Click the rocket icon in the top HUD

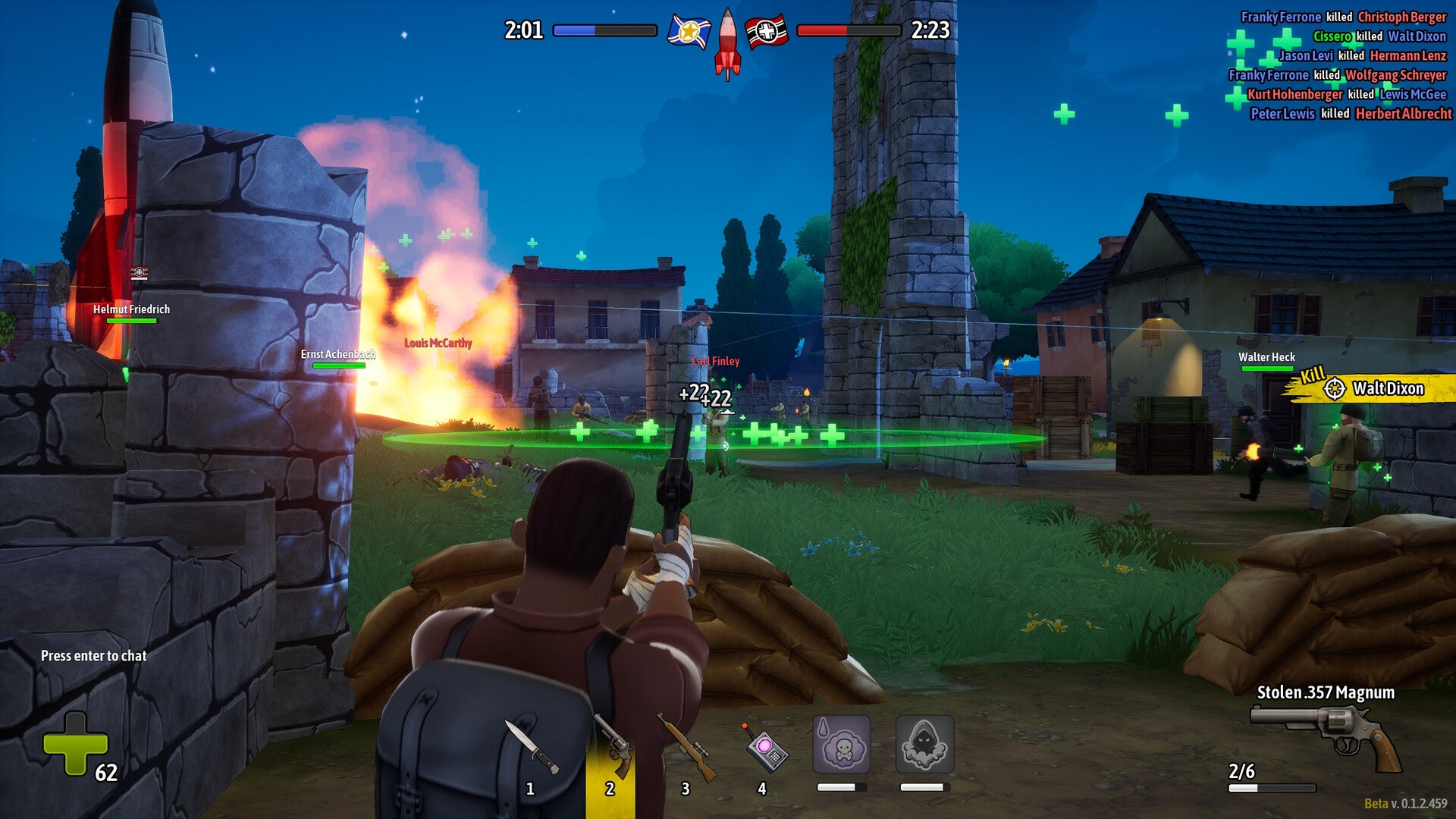point(726,42)
